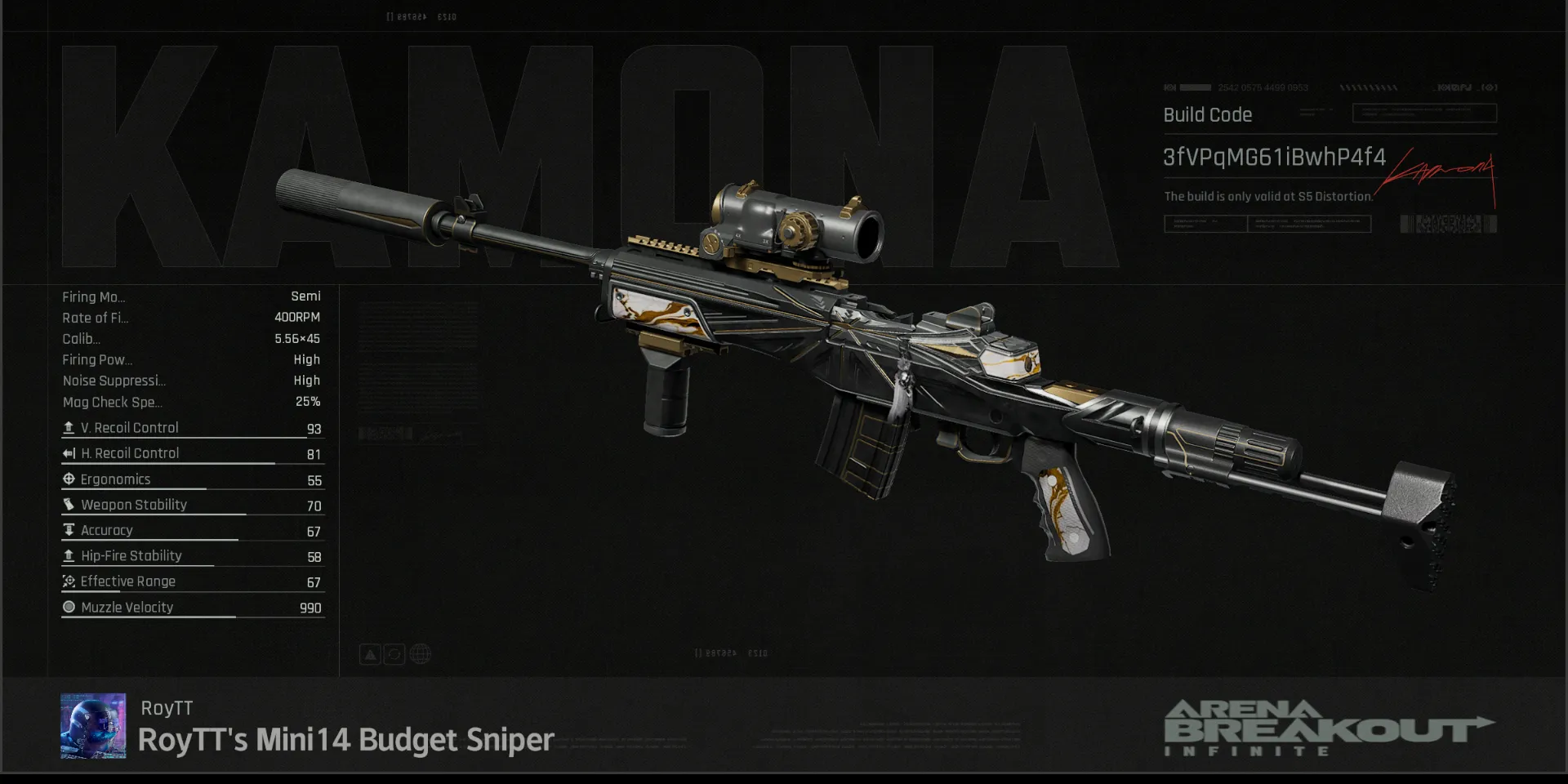Image resolution: width=1568 pixels, height=784 pixels.
Task: Select the Accuracy target icon
Action: pyautogui.click(x=69, y=530)
